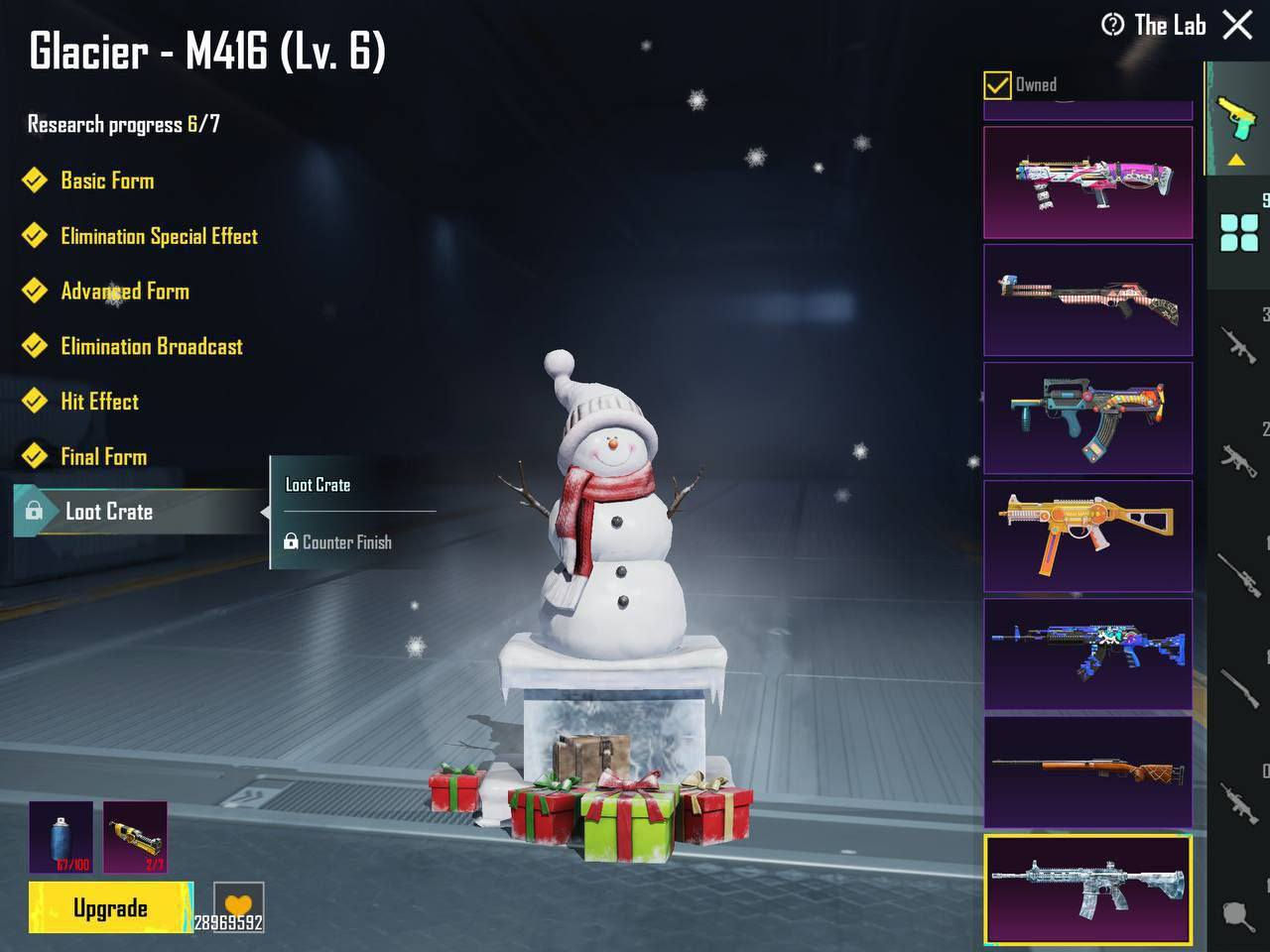This screenshot has height=952, width=1270.
Task: Select the golden orange UMP skin thumbnail
Action: (x=1087, y=535)
